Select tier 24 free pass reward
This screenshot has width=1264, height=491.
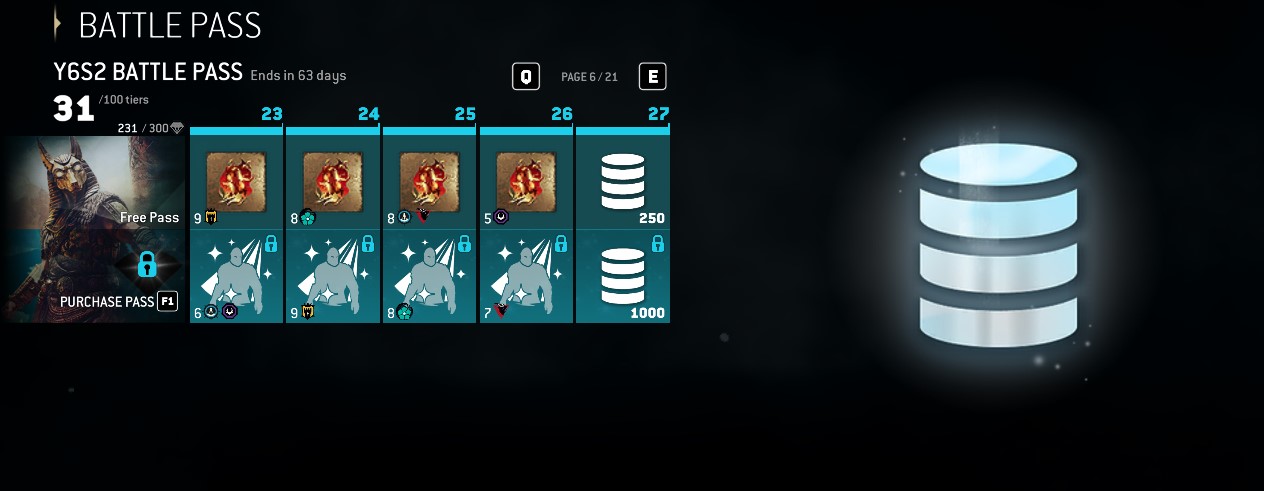point(333,182)
